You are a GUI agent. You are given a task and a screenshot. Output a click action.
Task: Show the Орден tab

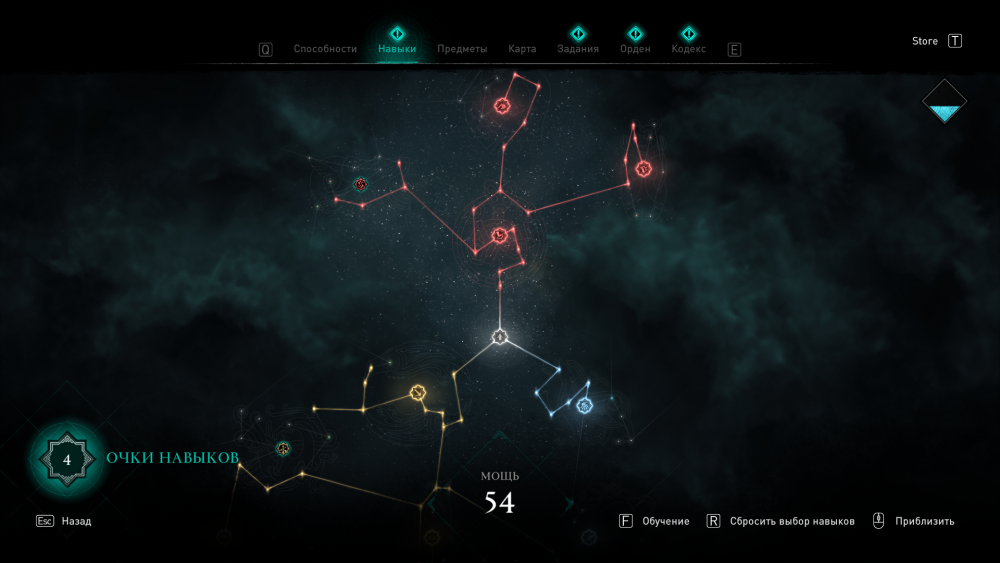(635, 48)
